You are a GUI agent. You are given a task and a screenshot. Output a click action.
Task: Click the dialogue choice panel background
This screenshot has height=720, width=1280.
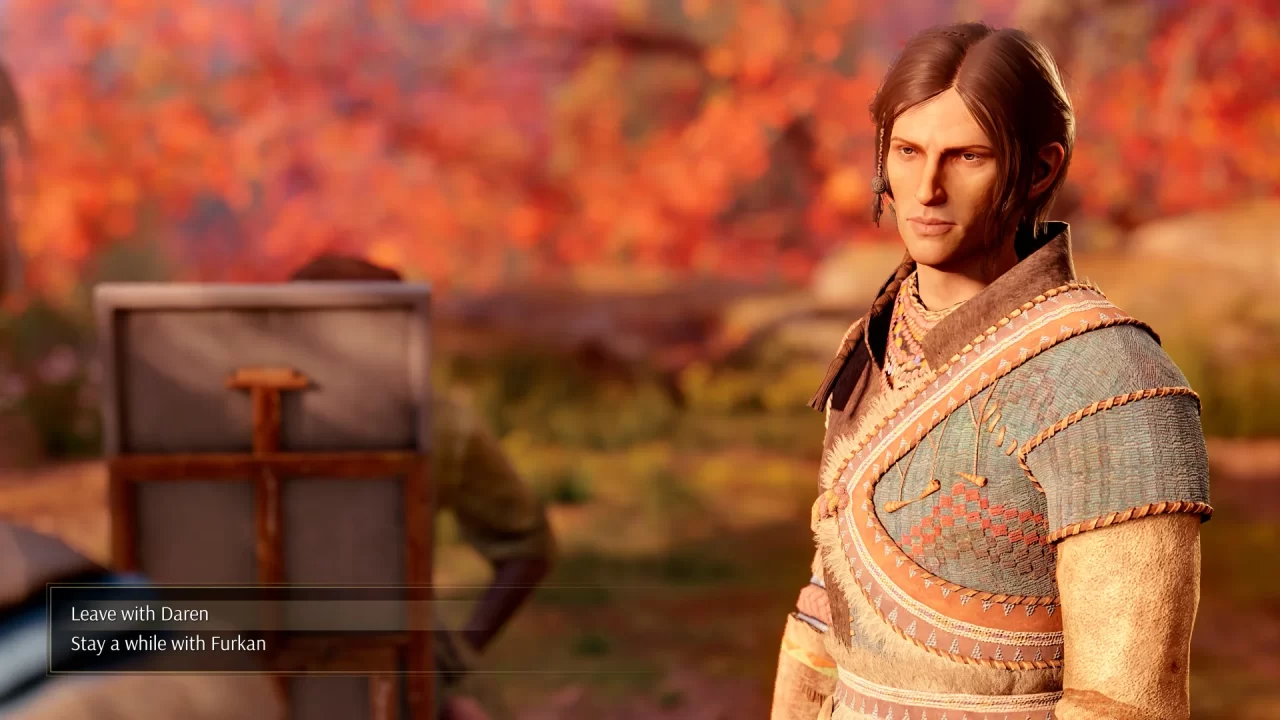400,628
